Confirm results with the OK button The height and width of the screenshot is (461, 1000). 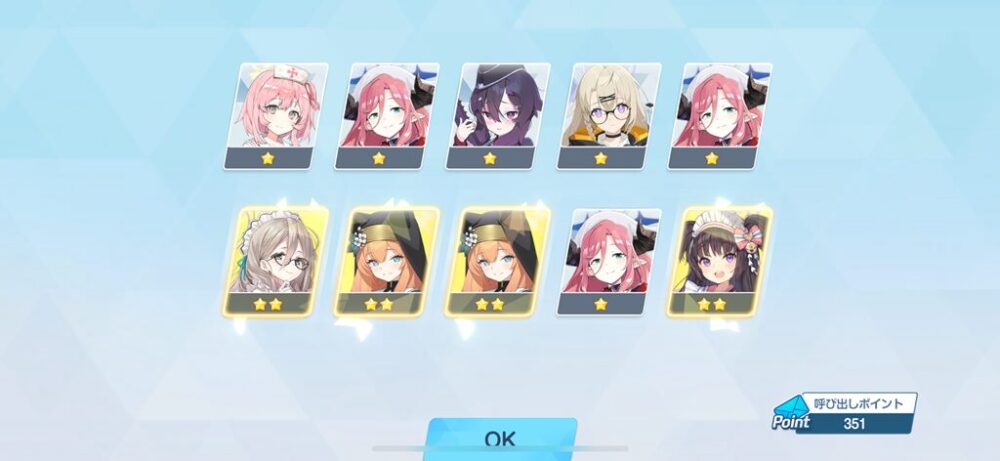pyautogui.click(x=500, y=440)
